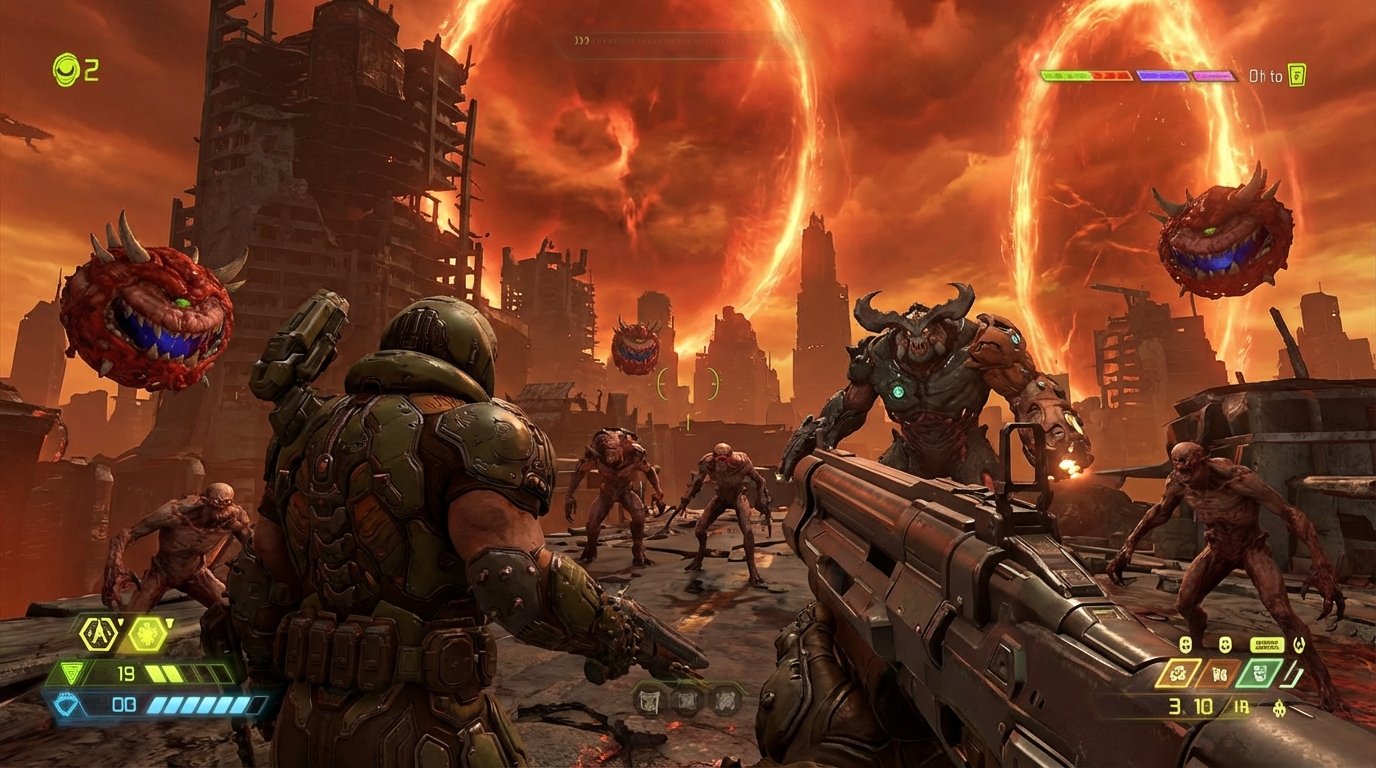
Task: Select the yellow shells ammo icon
Action: point(1181,673)
